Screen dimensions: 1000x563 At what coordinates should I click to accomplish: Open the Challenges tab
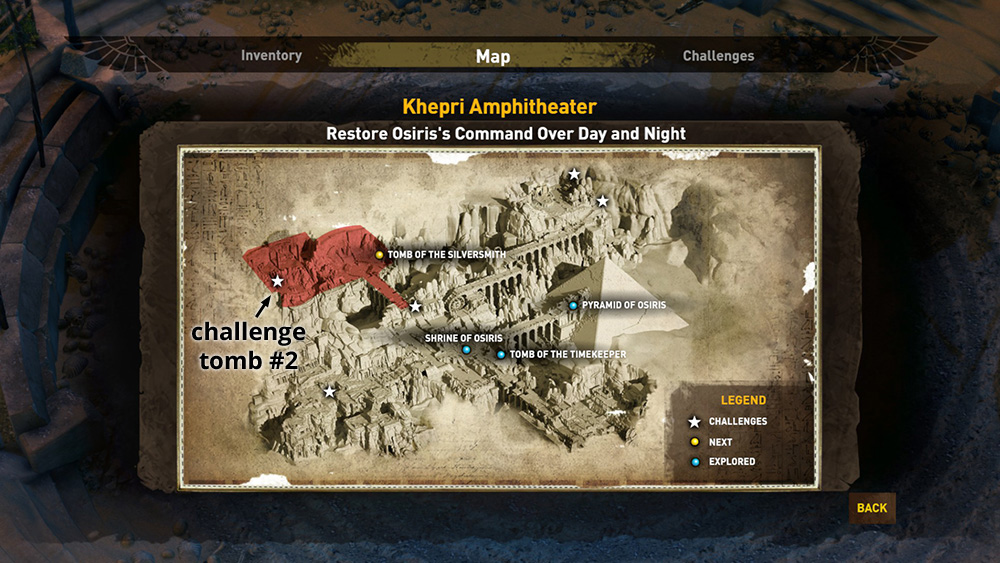point(718,56)
